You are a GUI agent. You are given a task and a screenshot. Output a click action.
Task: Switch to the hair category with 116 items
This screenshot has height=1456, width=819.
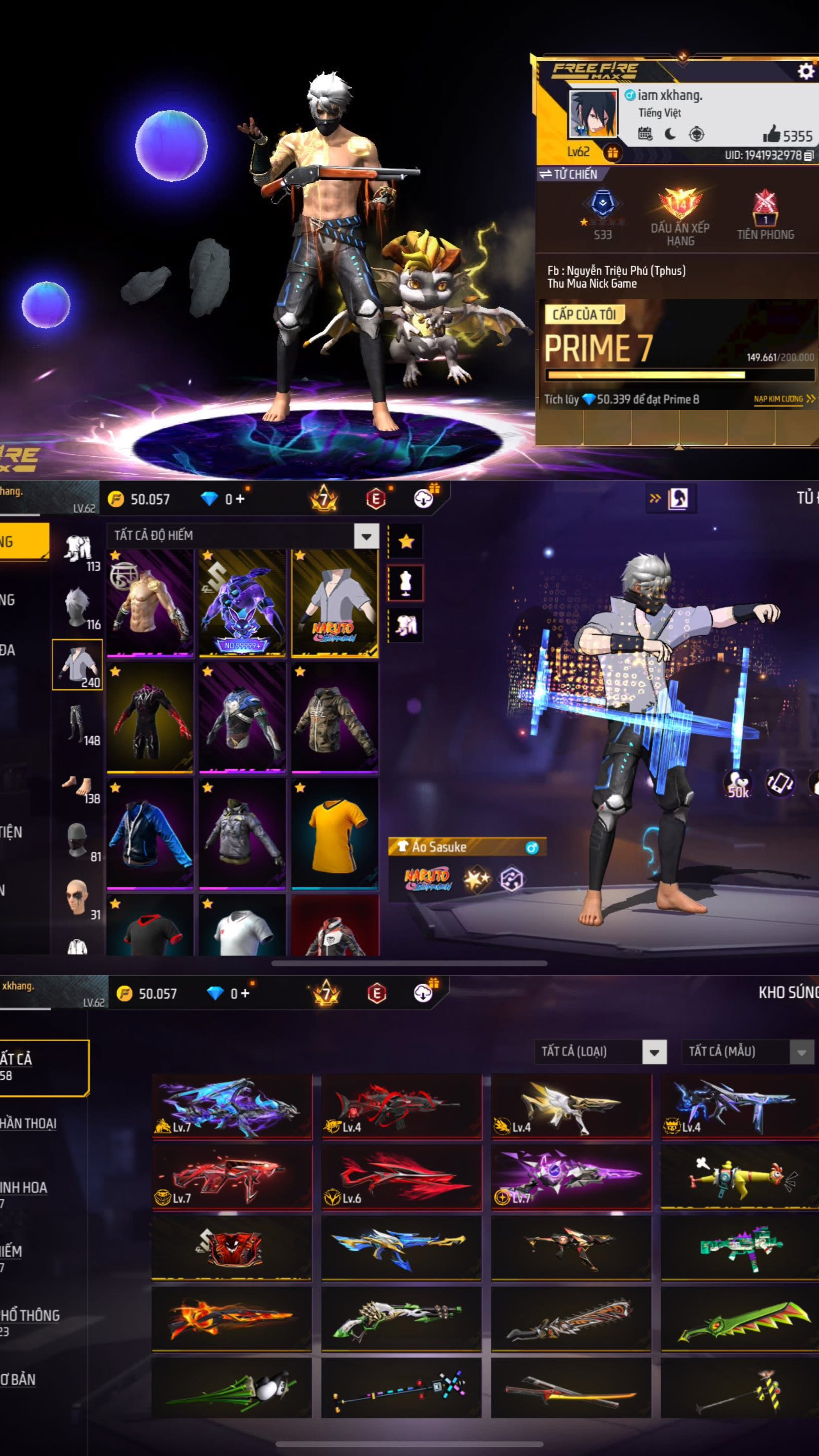pyautogui.click(x=78, y=608)
